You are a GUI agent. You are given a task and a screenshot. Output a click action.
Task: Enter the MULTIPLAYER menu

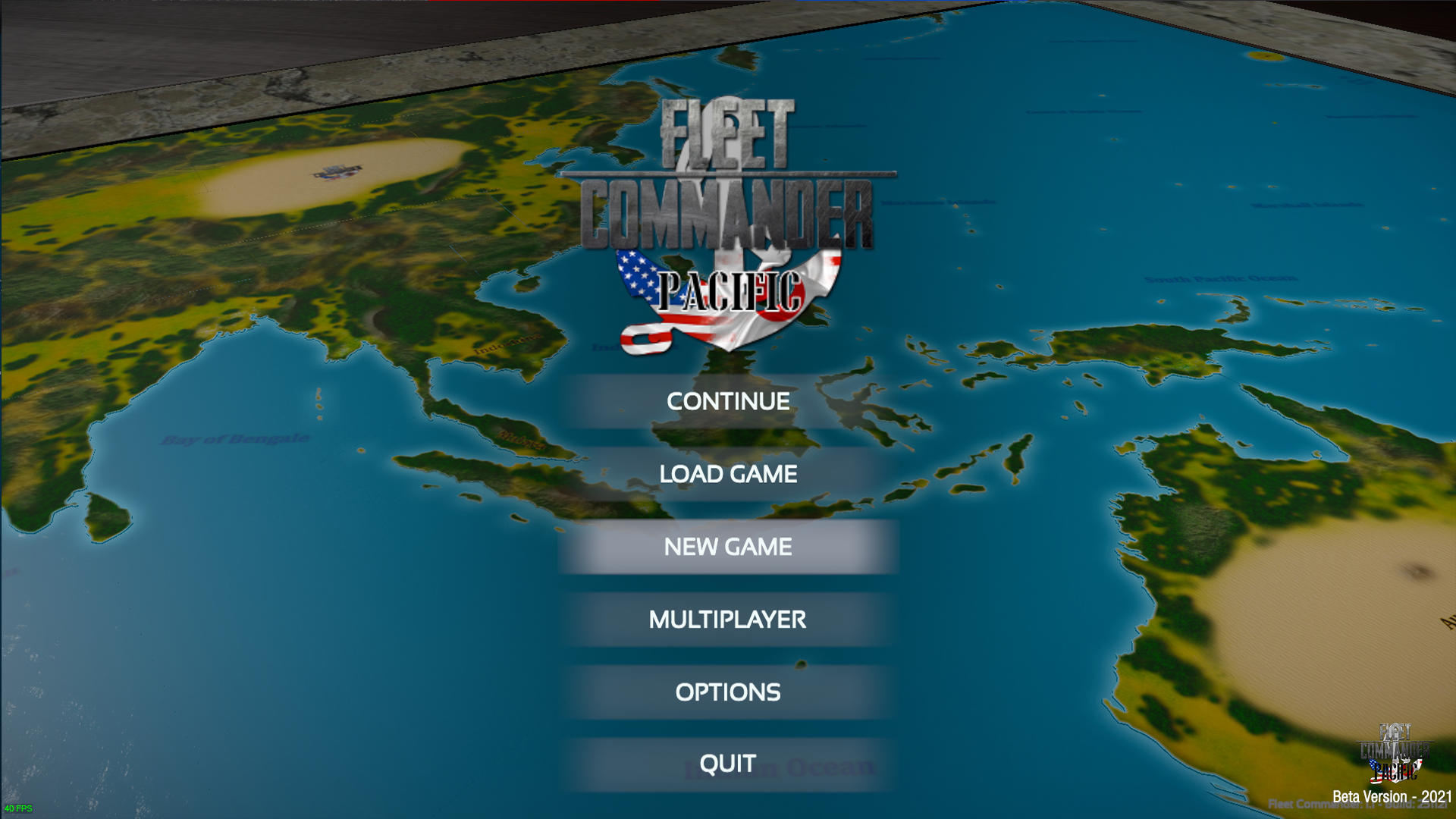click(x=726, y=620)
